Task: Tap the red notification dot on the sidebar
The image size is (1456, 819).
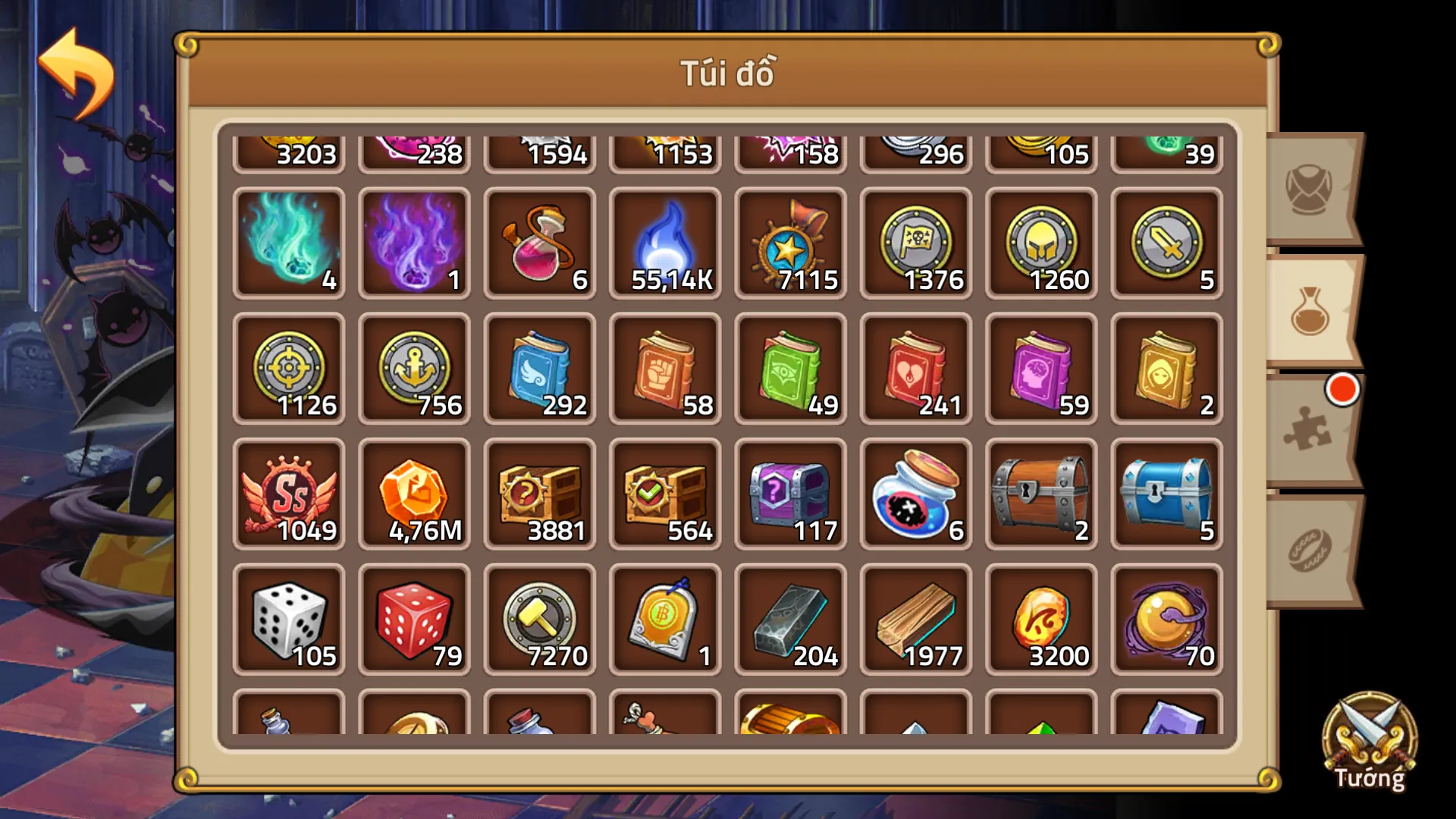Action: [1342, 391]
